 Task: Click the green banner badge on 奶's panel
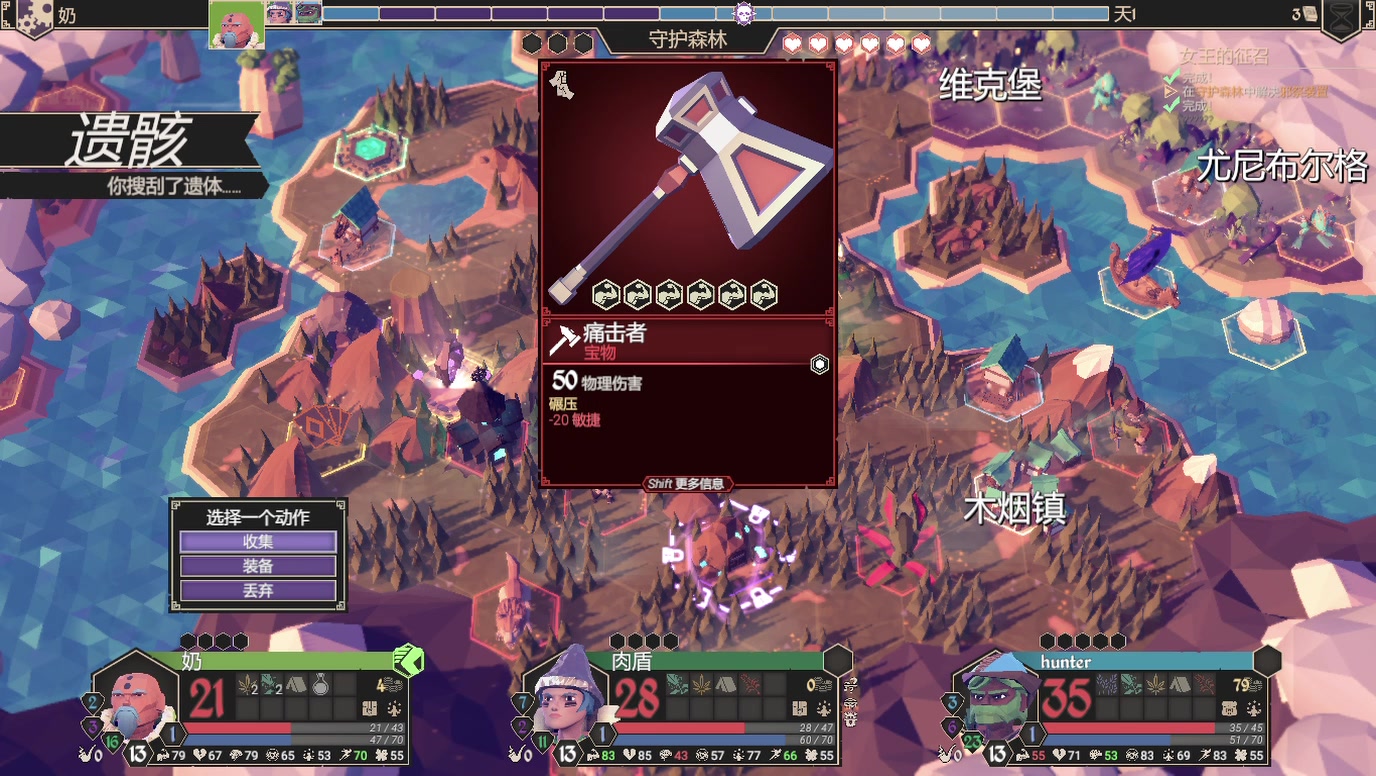click(408, 660)
